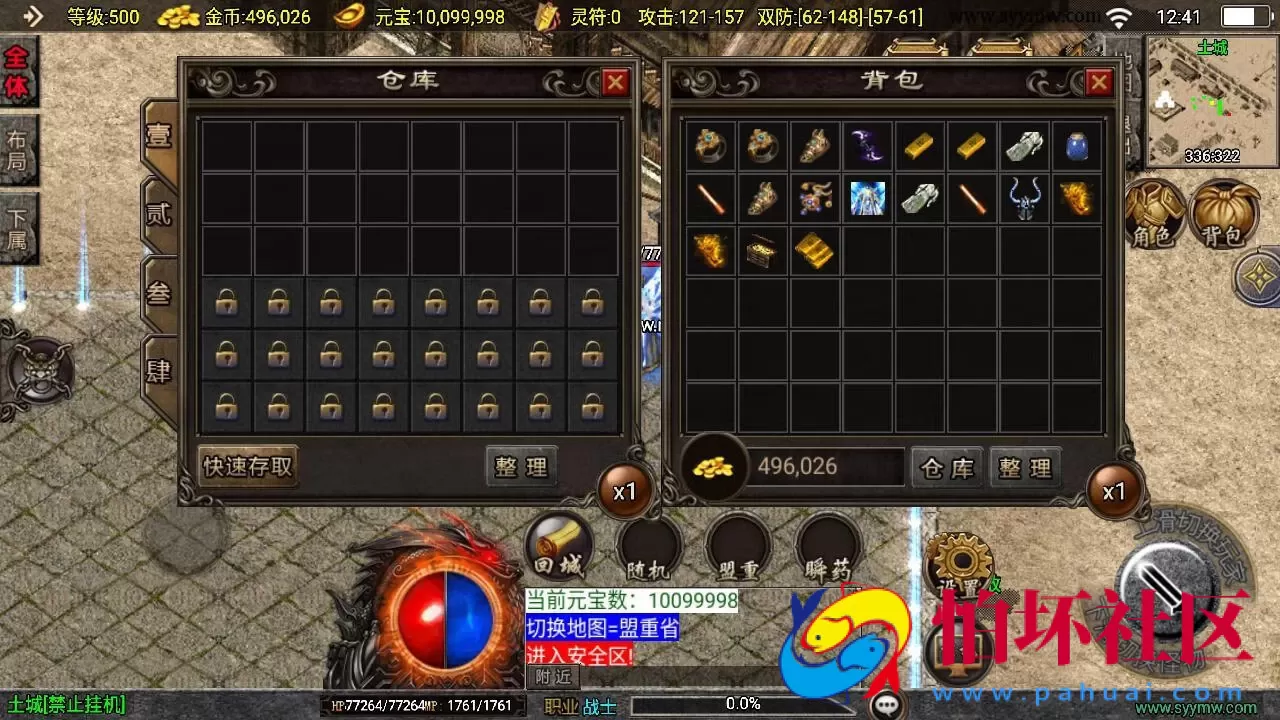Toggle the x1 quantity under warehouse panel

coord(625,490)
